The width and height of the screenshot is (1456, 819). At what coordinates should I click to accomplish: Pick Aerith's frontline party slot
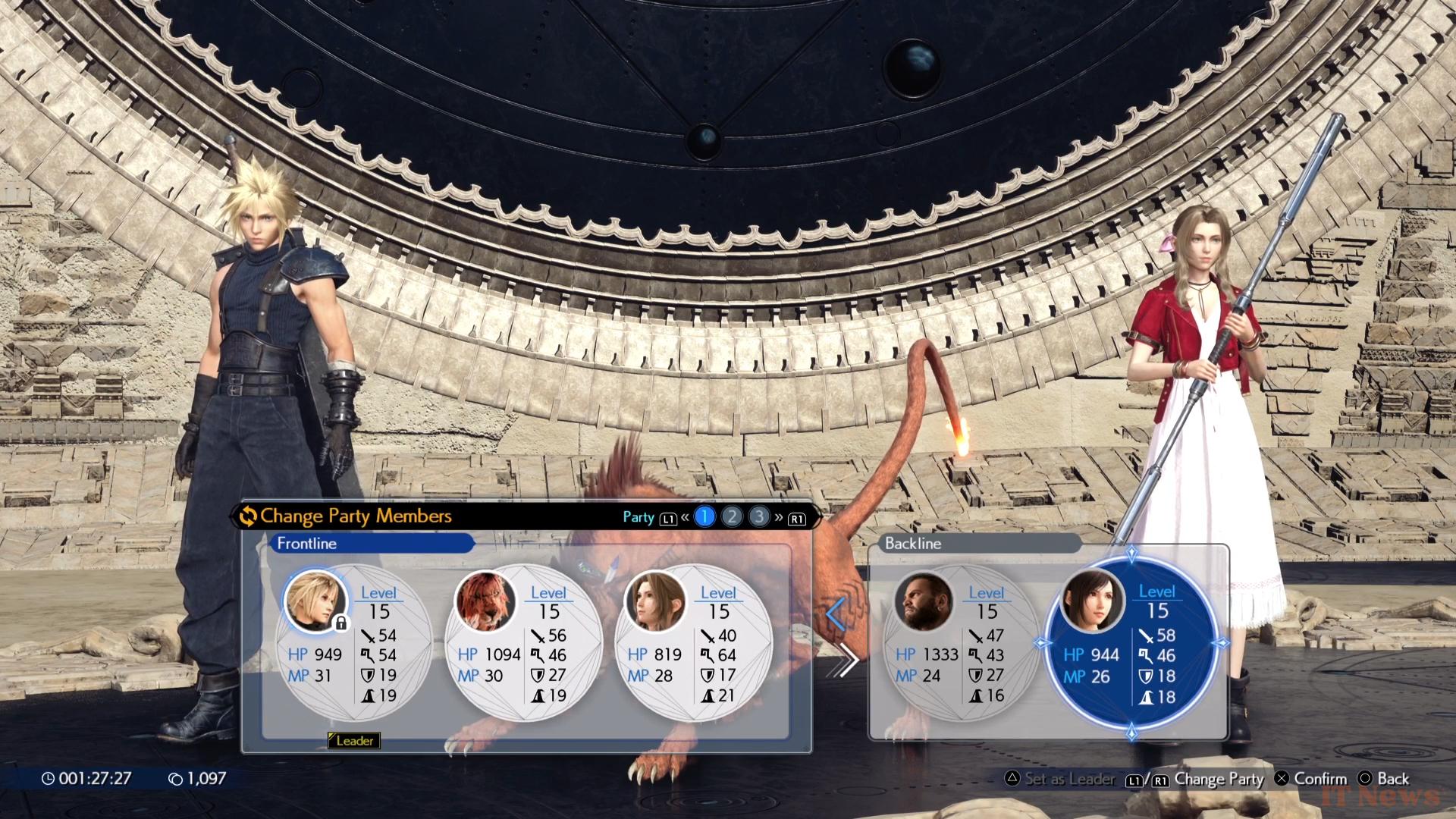coord(693,643)
